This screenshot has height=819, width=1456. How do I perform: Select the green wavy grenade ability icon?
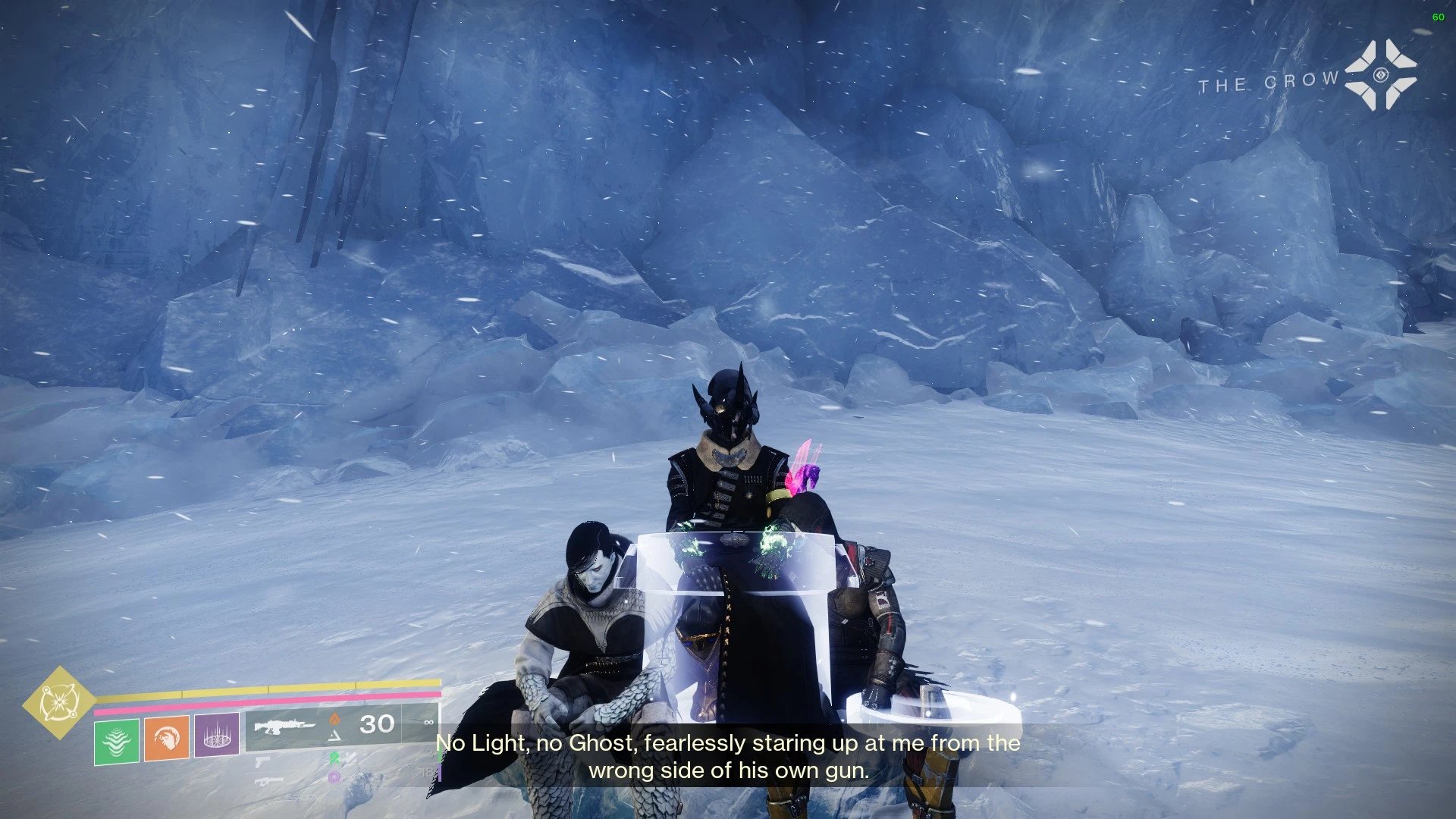tap(117, 741)
